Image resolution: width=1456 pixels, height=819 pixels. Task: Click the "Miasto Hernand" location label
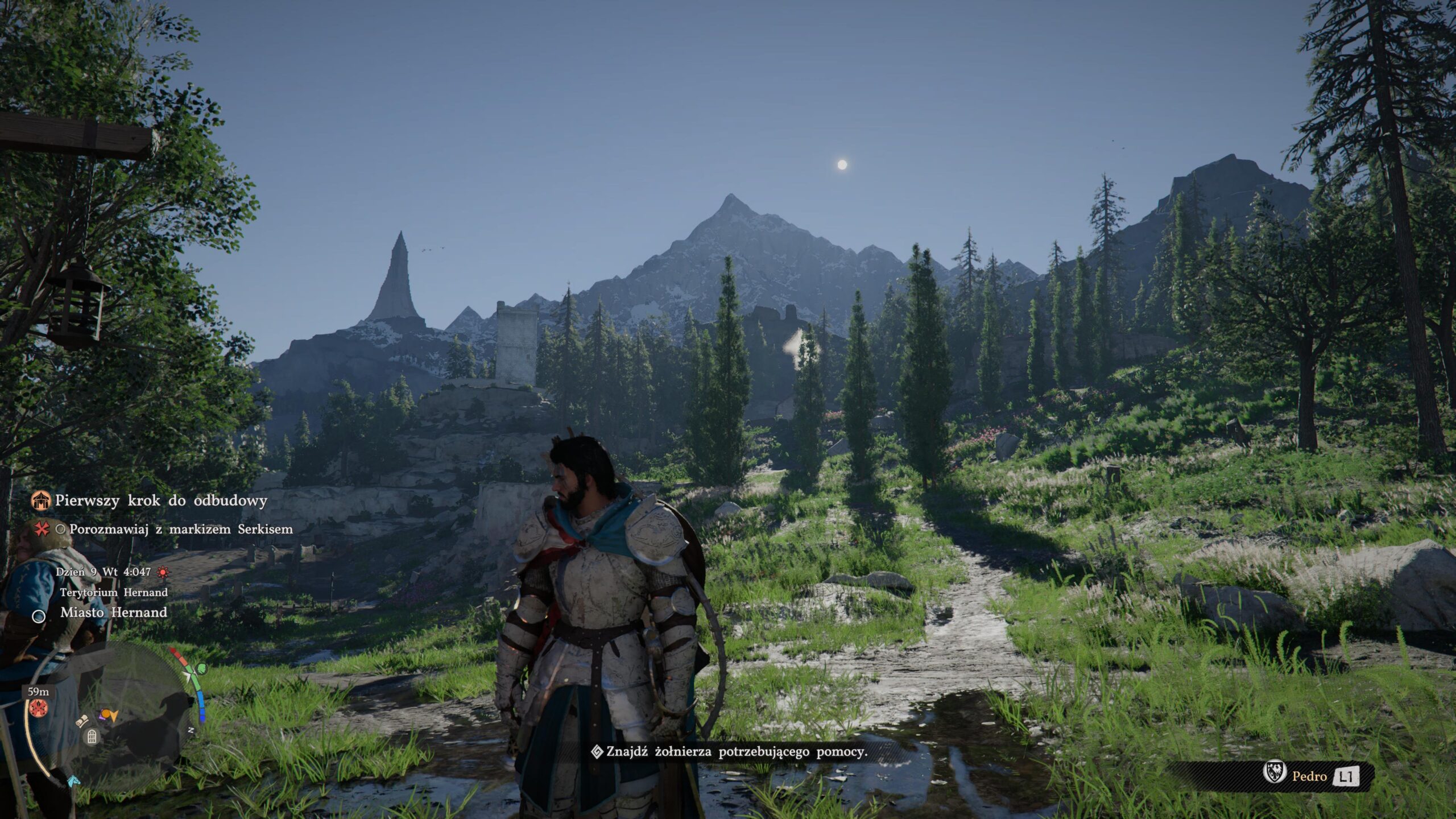pyautogui.click(x=114, y=613)
